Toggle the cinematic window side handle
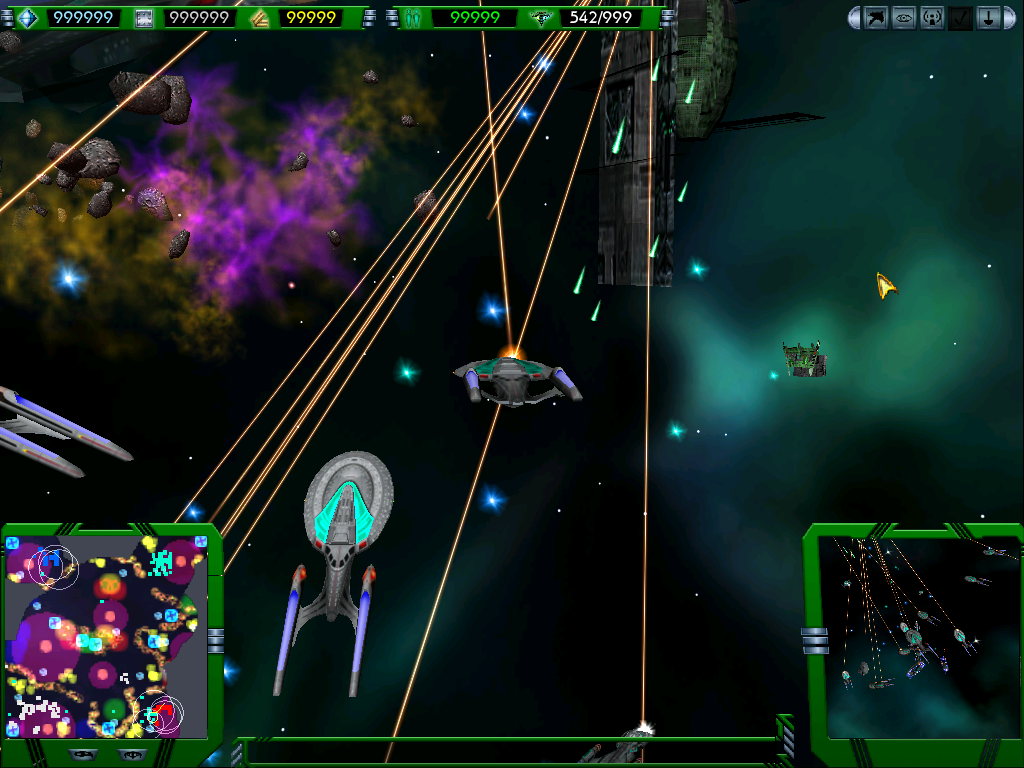Image resolution: width=1024 pixels, height=768 pixels. pyautogui.click(x=814, y=640)
